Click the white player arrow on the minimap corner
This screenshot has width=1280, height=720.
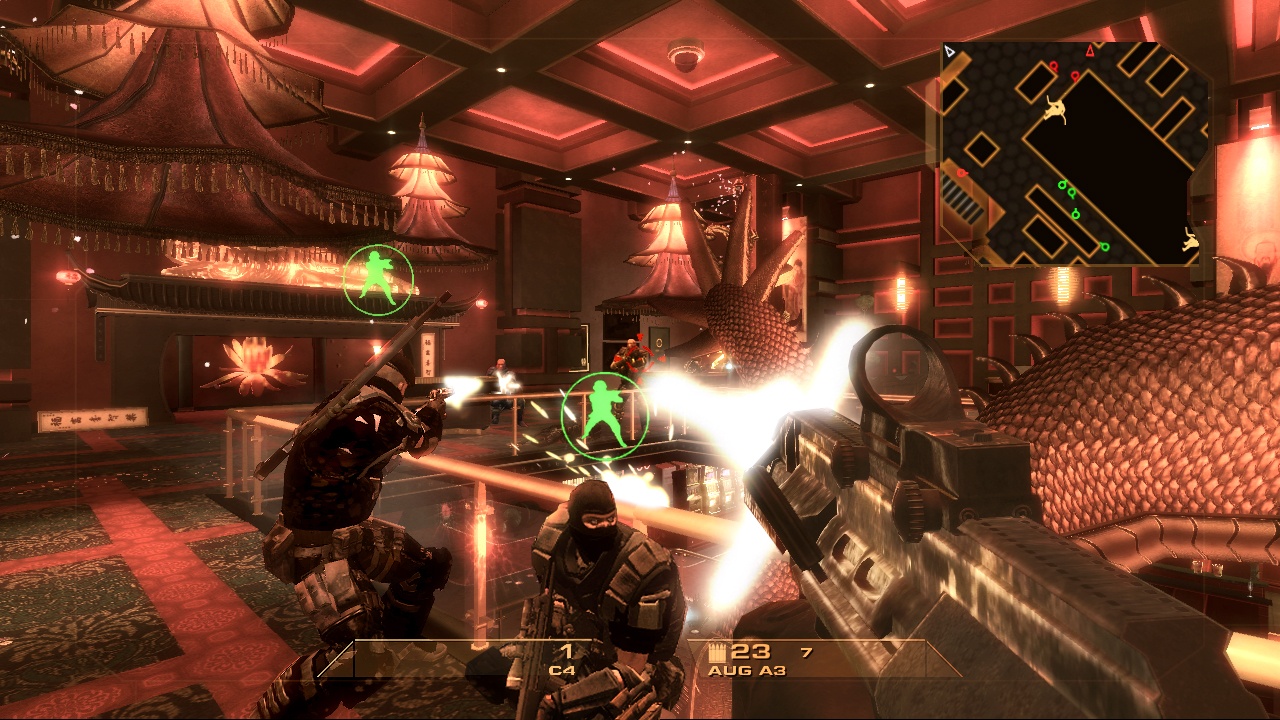(x=949, y=51)
